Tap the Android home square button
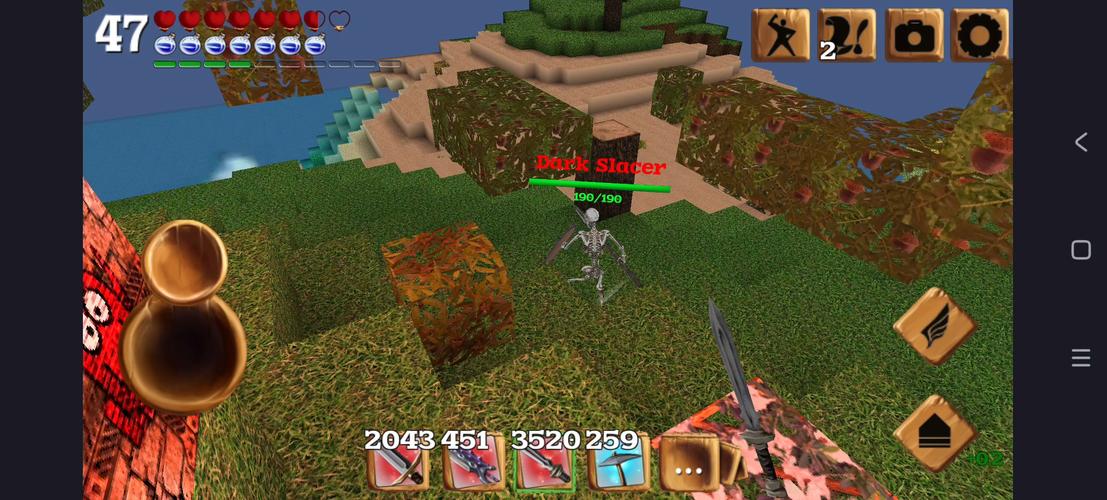Image resolution: width=1107 pixels, height=500 pixels. (1081, 250)
